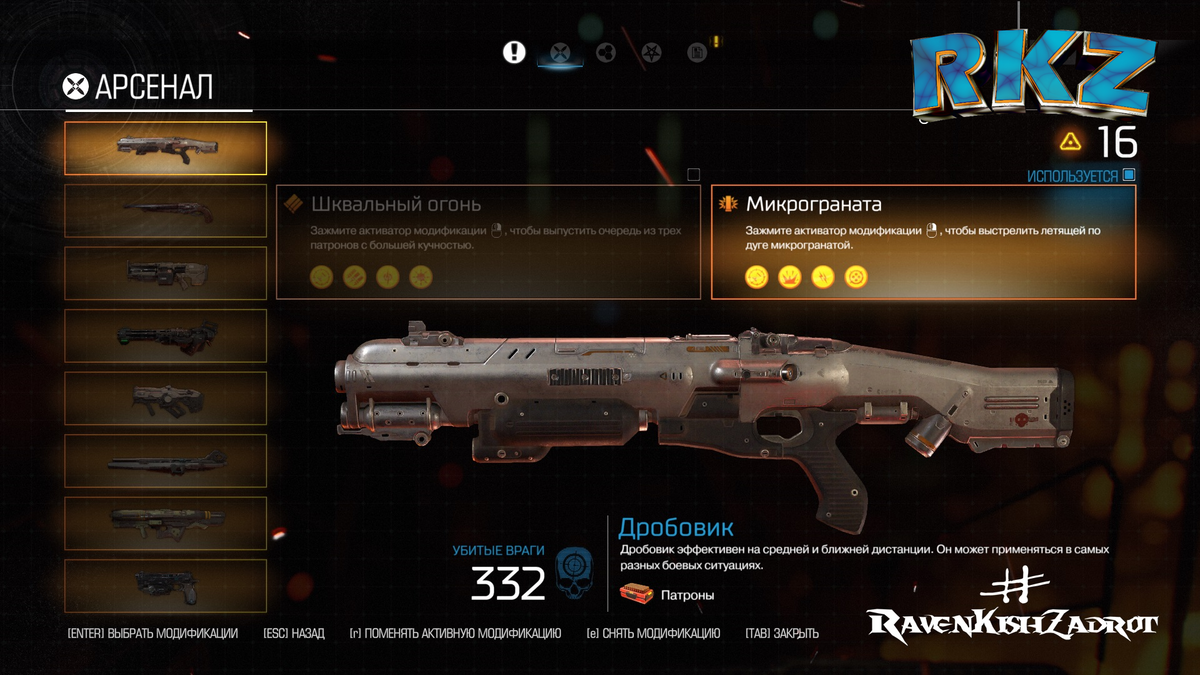The image size is (1200, 675).
Task: Pick the pistol weapon slot
Action: 165,585
